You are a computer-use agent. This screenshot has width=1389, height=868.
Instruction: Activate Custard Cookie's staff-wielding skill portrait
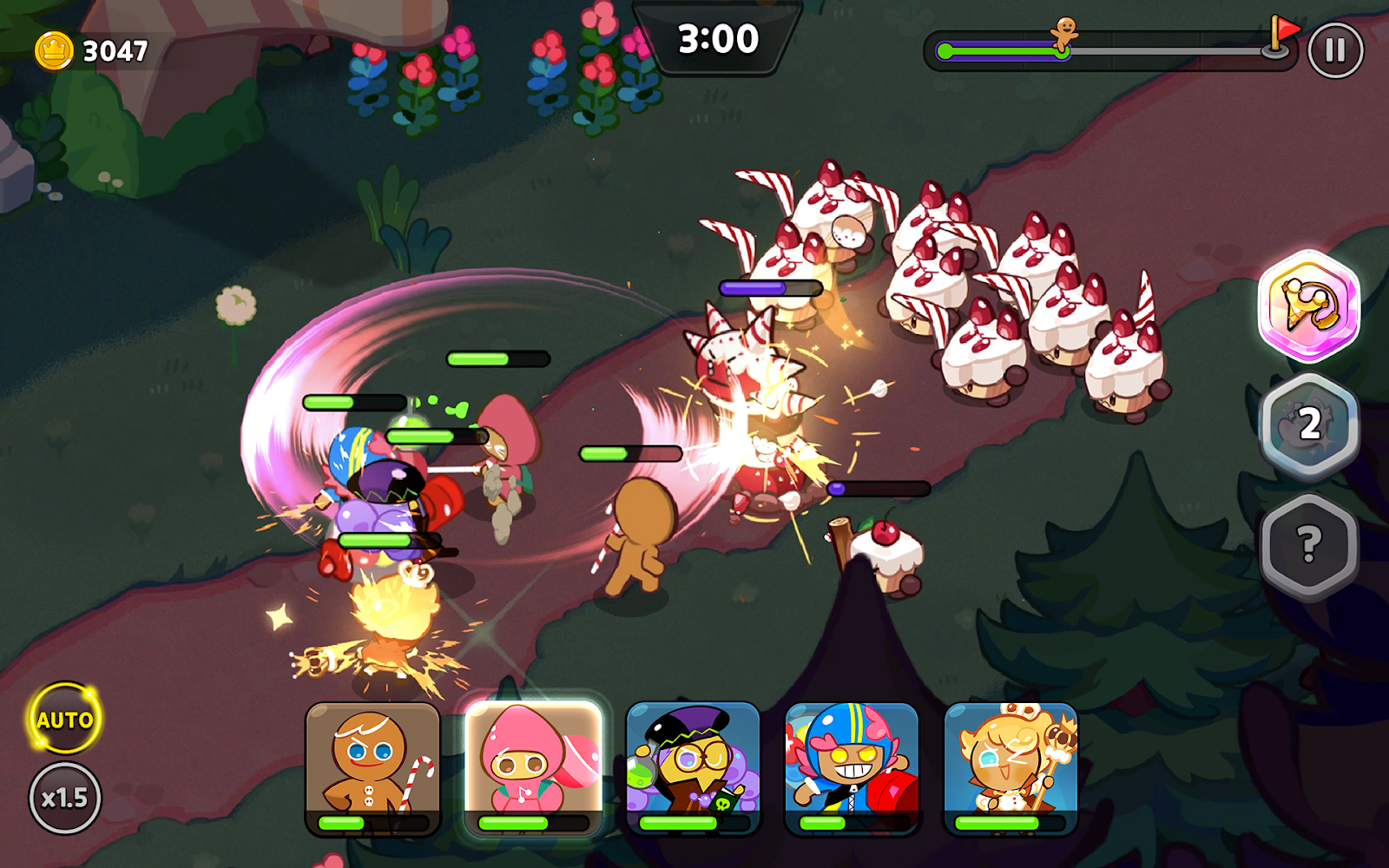point(1009,764)
